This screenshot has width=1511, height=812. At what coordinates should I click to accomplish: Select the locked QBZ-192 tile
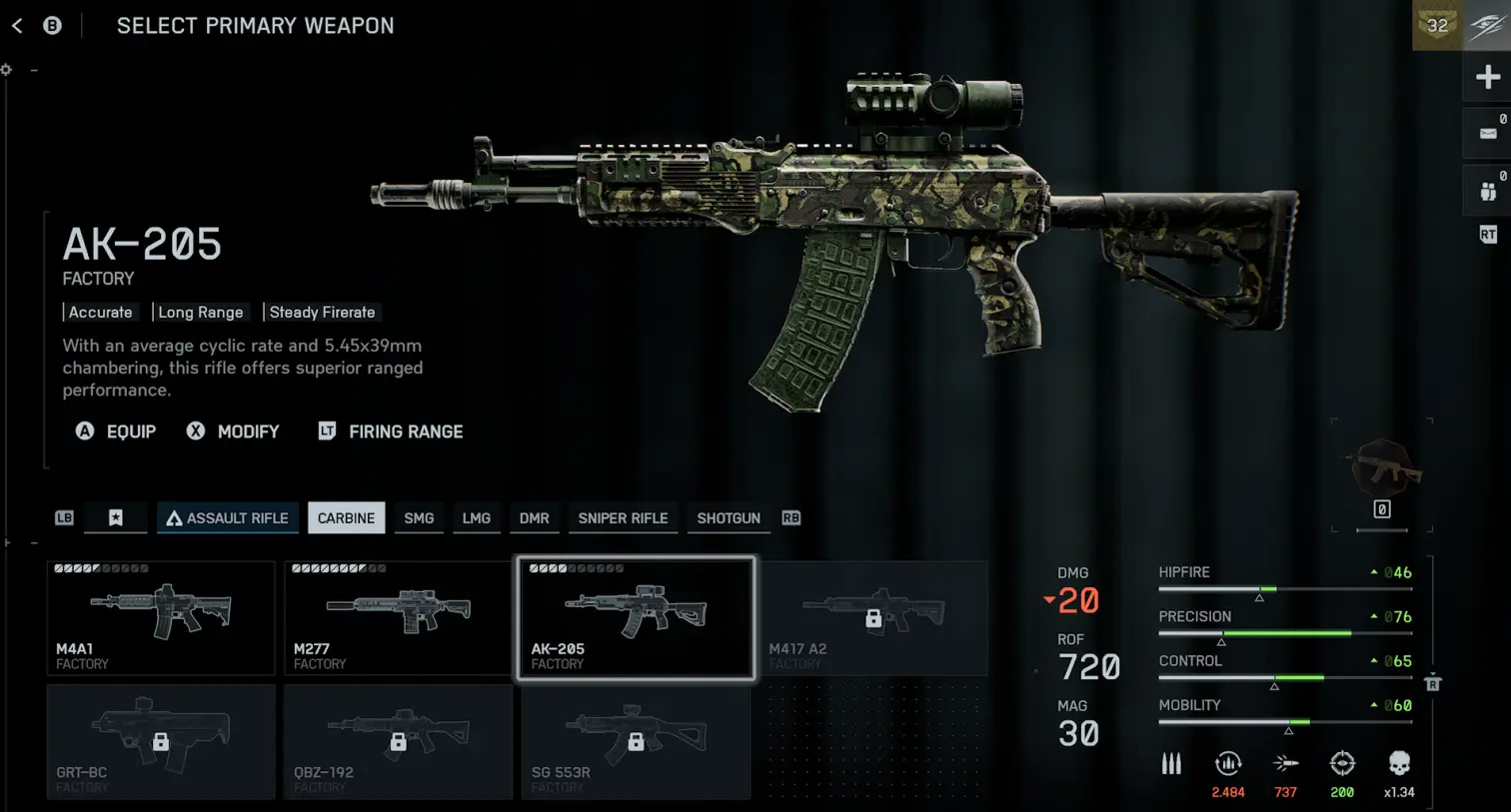[398, 741]
